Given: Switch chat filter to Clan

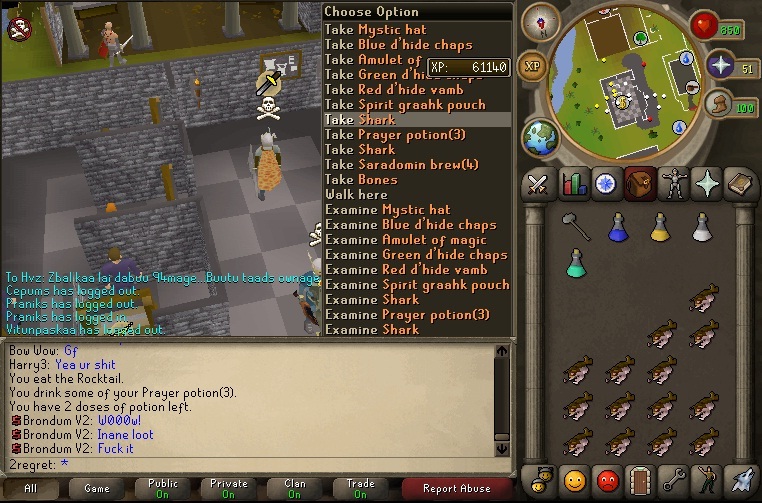Looking at the screenshot, I should click(x=295, y=488).
